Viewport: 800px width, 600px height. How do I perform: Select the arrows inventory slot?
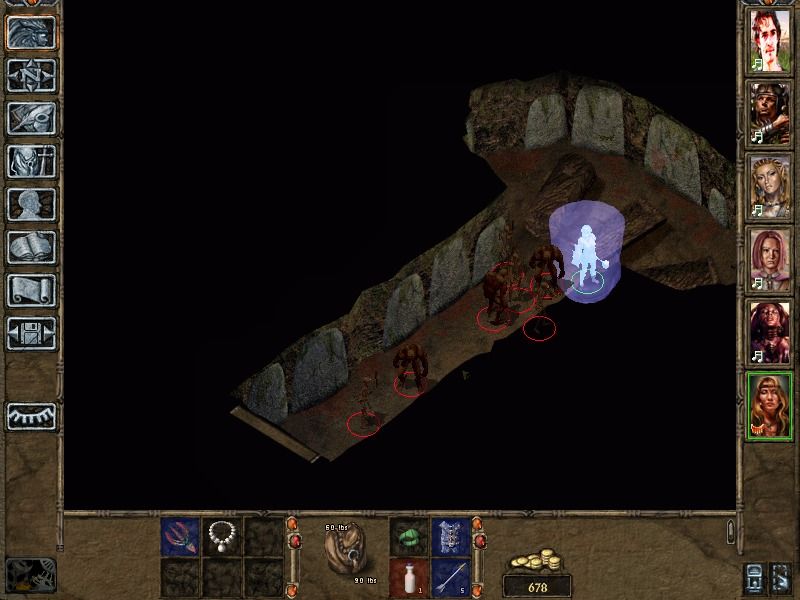pos(450,577)
